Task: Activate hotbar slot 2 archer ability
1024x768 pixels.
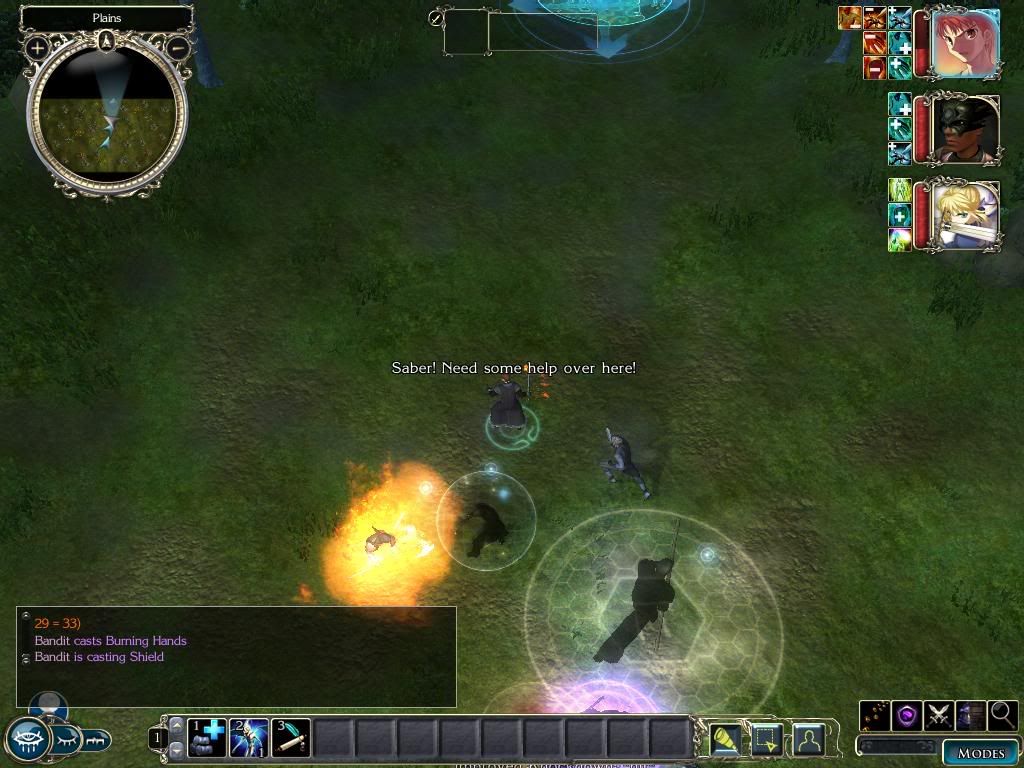Action: [x=249, y=738]
